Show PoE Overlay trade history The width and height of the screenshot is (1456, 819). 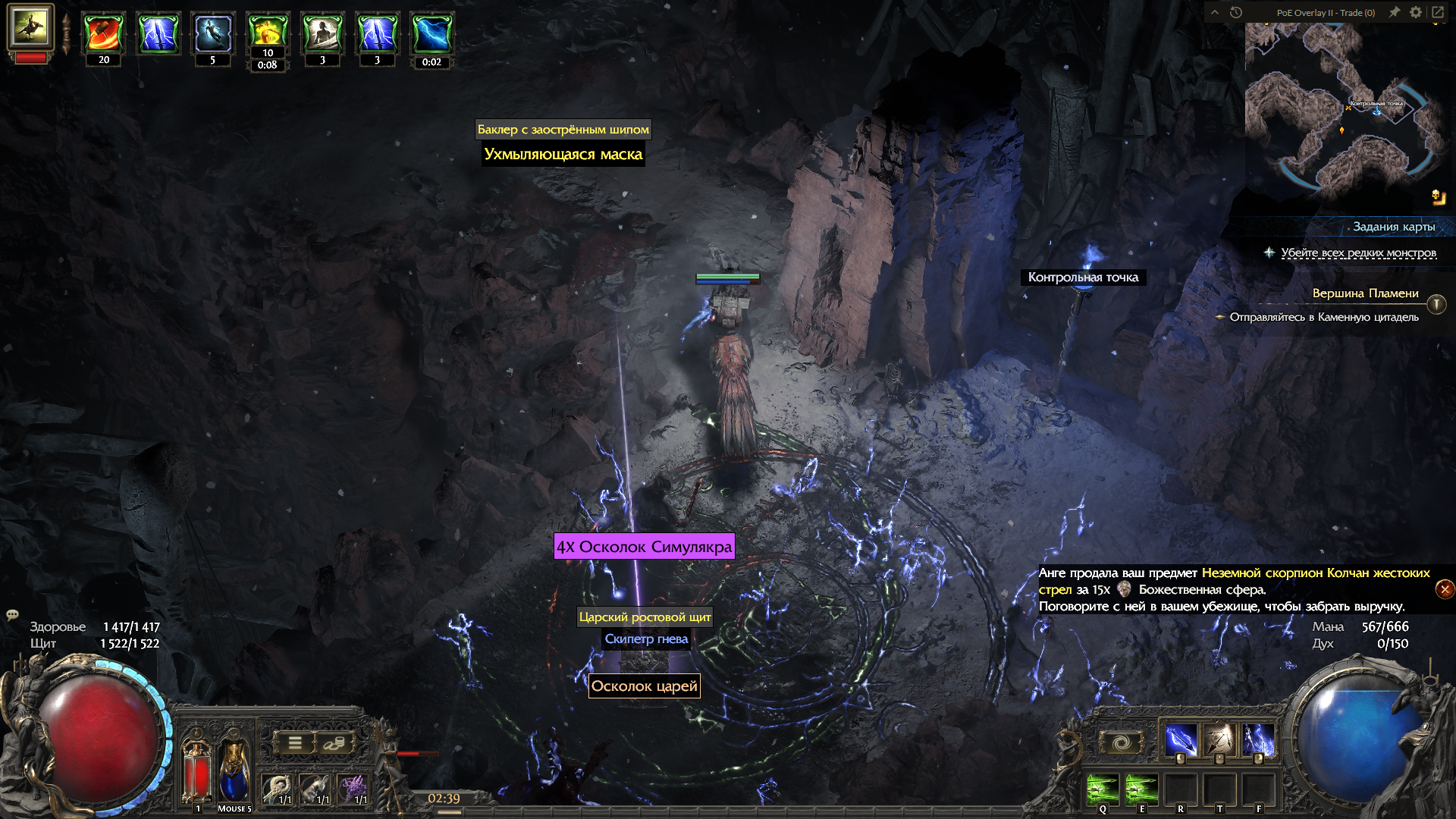[1236, 12]
